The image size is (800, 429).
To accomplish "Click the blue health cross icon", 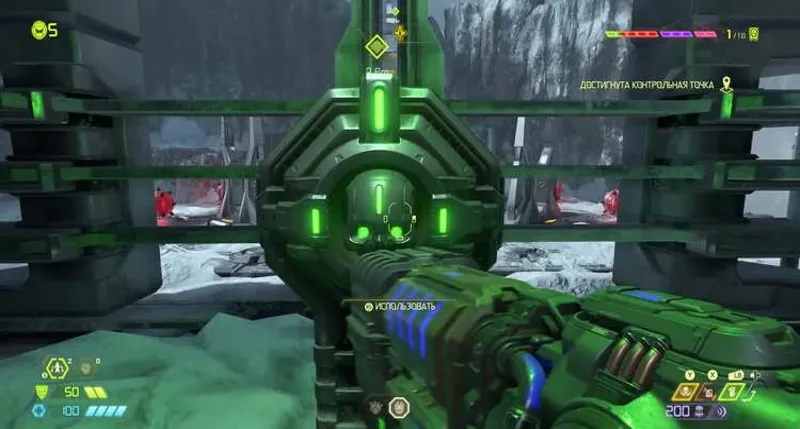I will (x=40, y=411).
